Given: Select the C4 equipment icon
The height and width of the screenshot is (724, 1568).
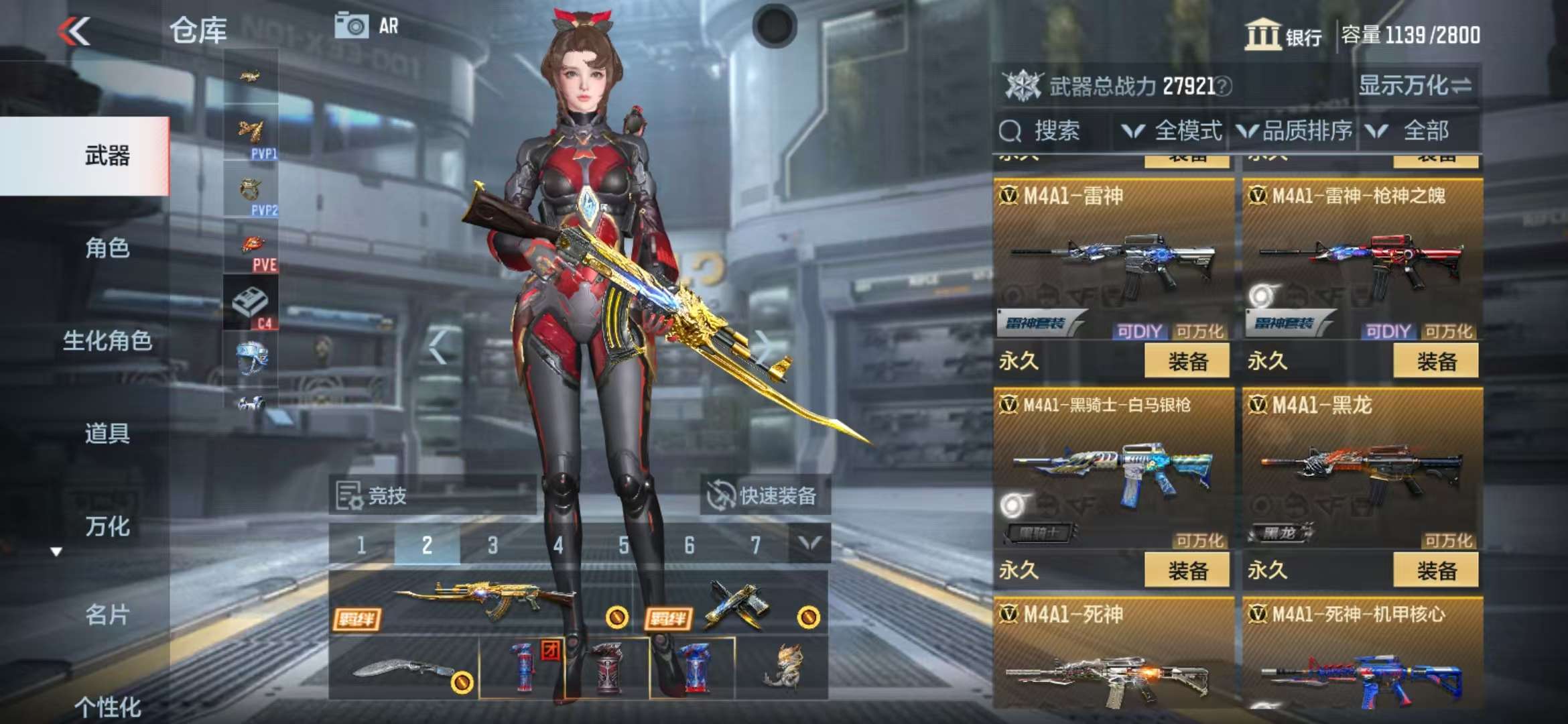Looking at the screenshot, I should pyautogui.click(x=251, y=305).
